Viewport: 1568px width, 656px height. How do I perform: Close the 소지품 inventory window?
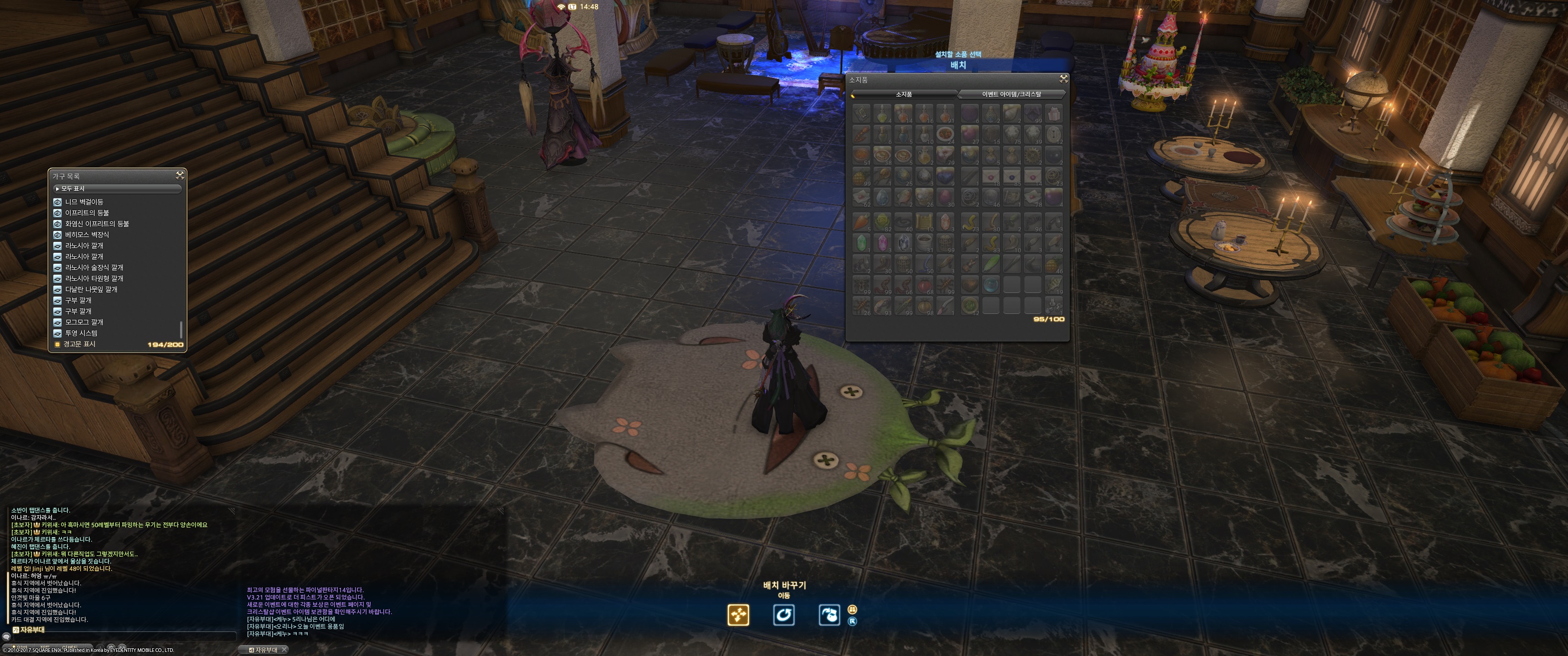[1063, 78]
